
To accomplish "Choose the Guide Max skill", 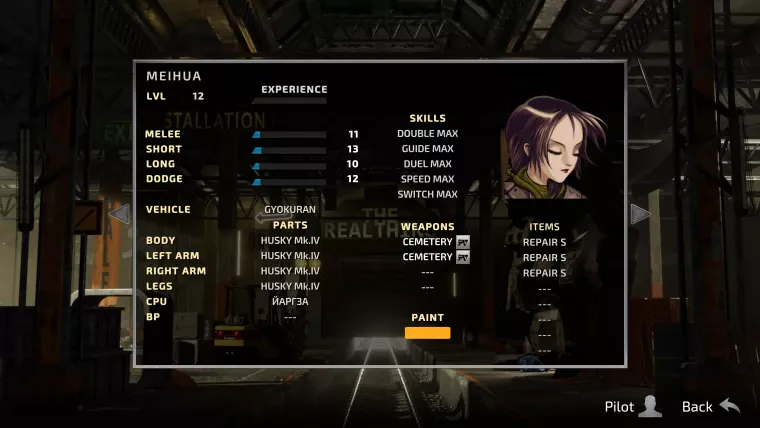I will pos(427,149).
